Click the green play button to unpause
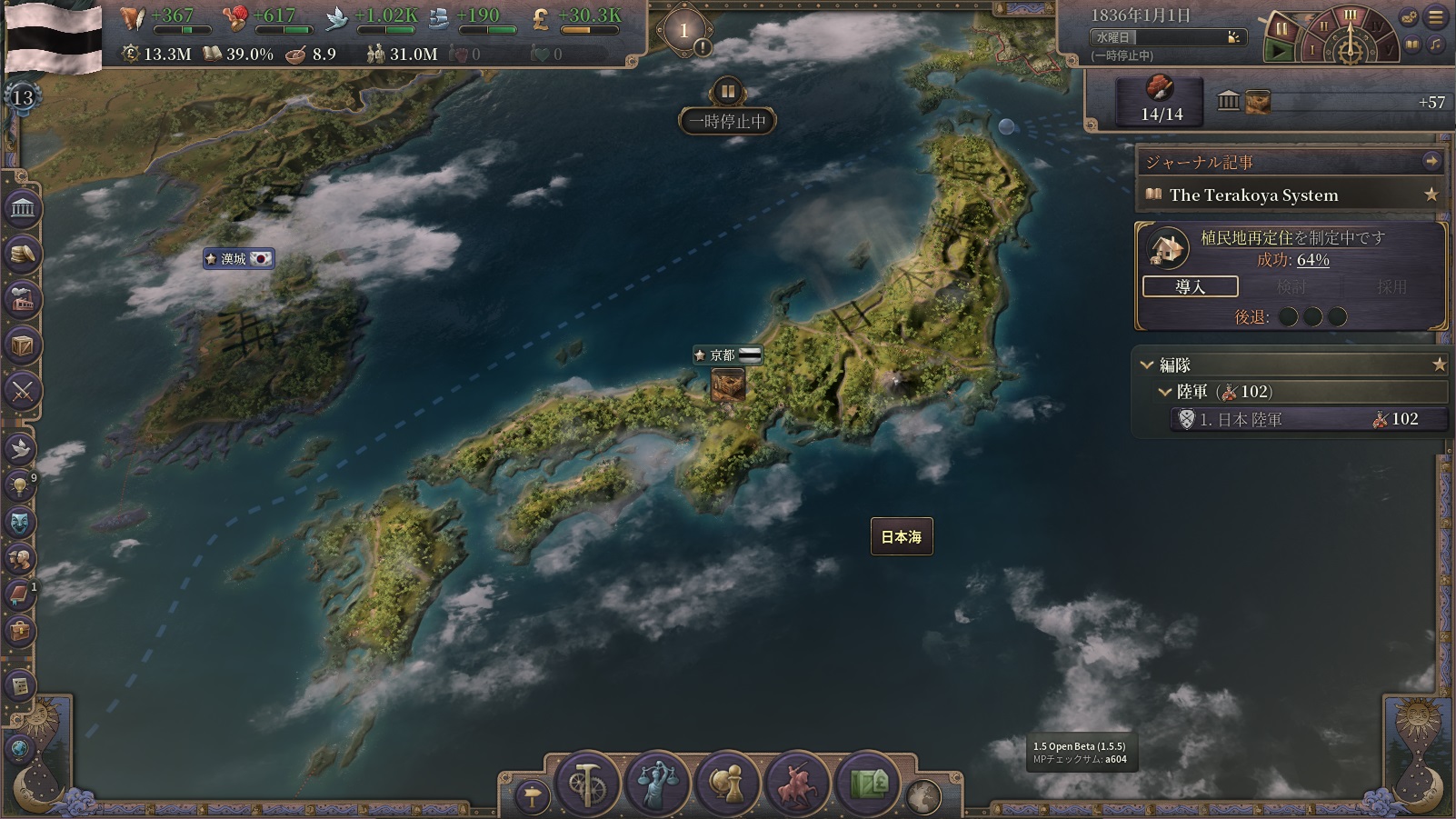This screenshot has height=819, width=1456. (x=1280, y=51)
